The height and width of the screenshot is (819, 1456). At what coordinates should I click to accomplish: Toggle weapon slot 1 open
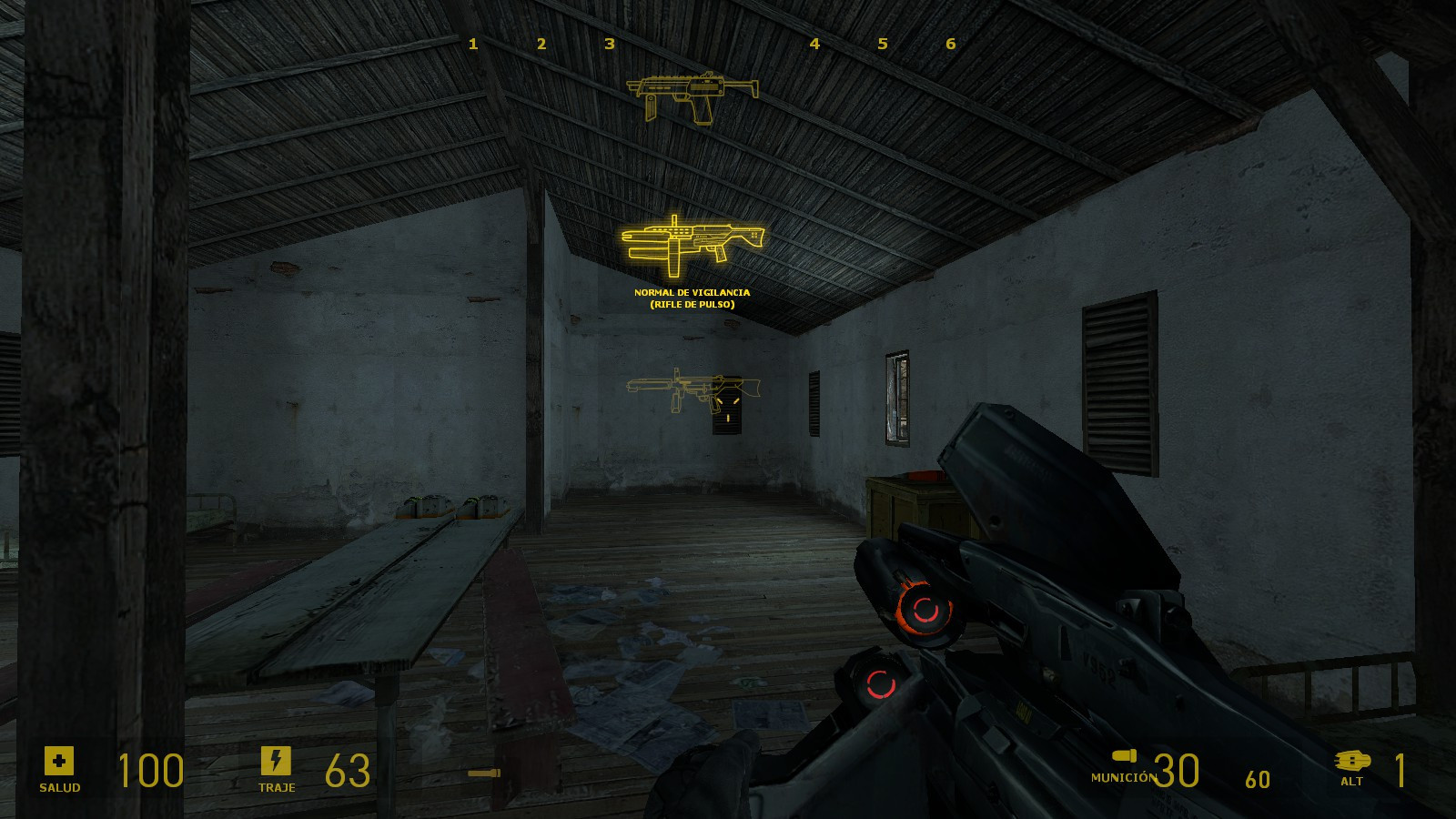click(x=472, y=42)
